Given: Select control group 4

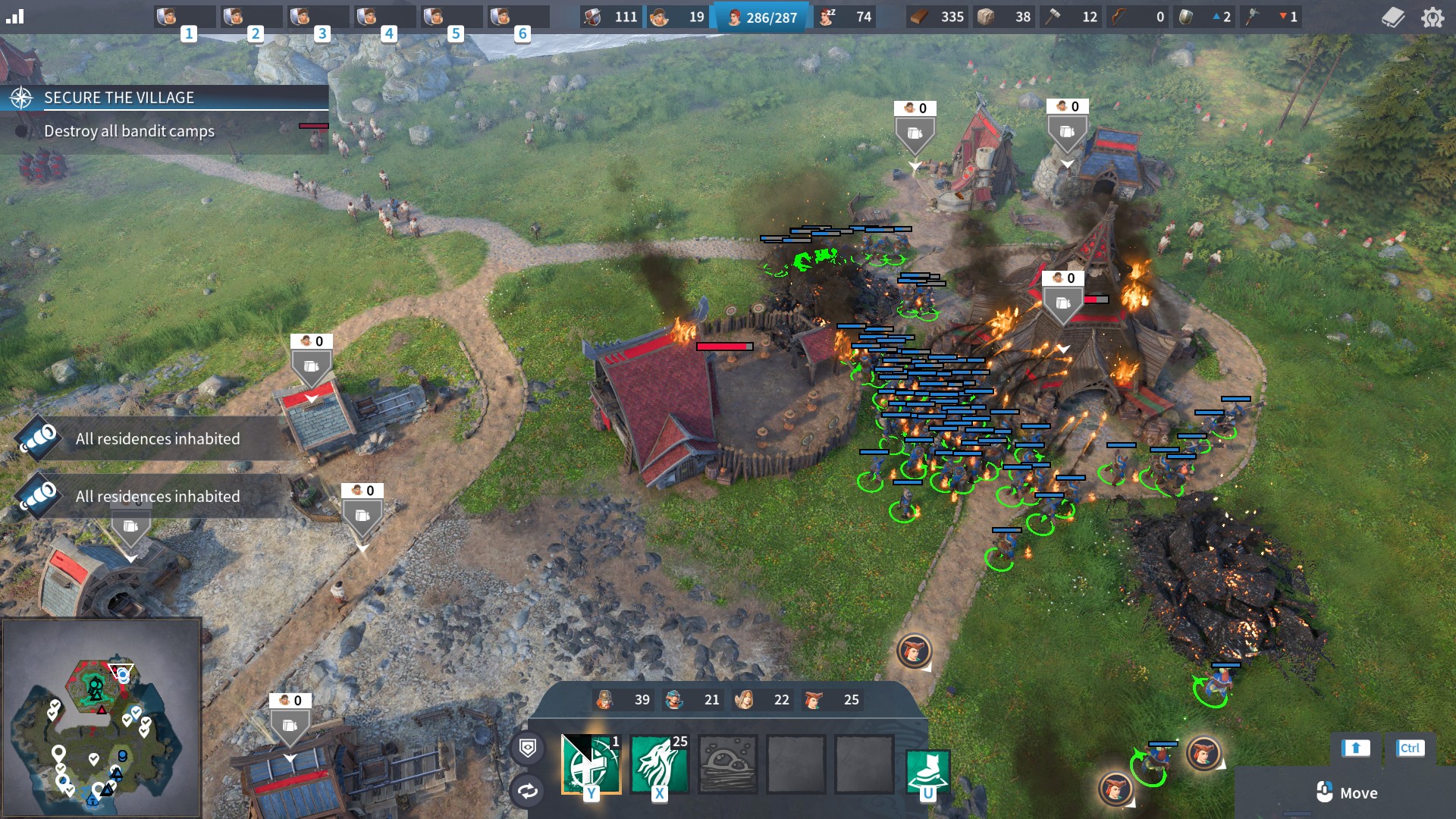Looking at the screenshot, I should click(x=384, y=17).
